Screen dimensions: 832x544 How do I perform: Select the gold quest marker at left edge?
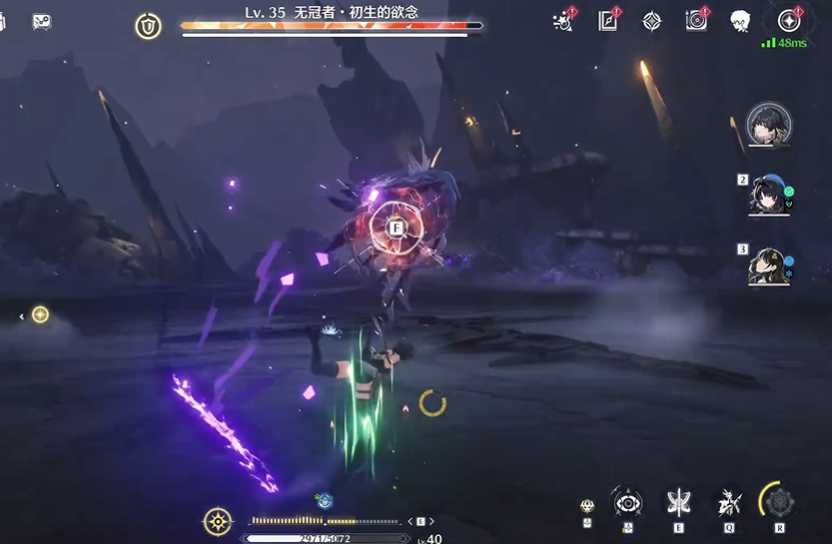click(40, 315)
